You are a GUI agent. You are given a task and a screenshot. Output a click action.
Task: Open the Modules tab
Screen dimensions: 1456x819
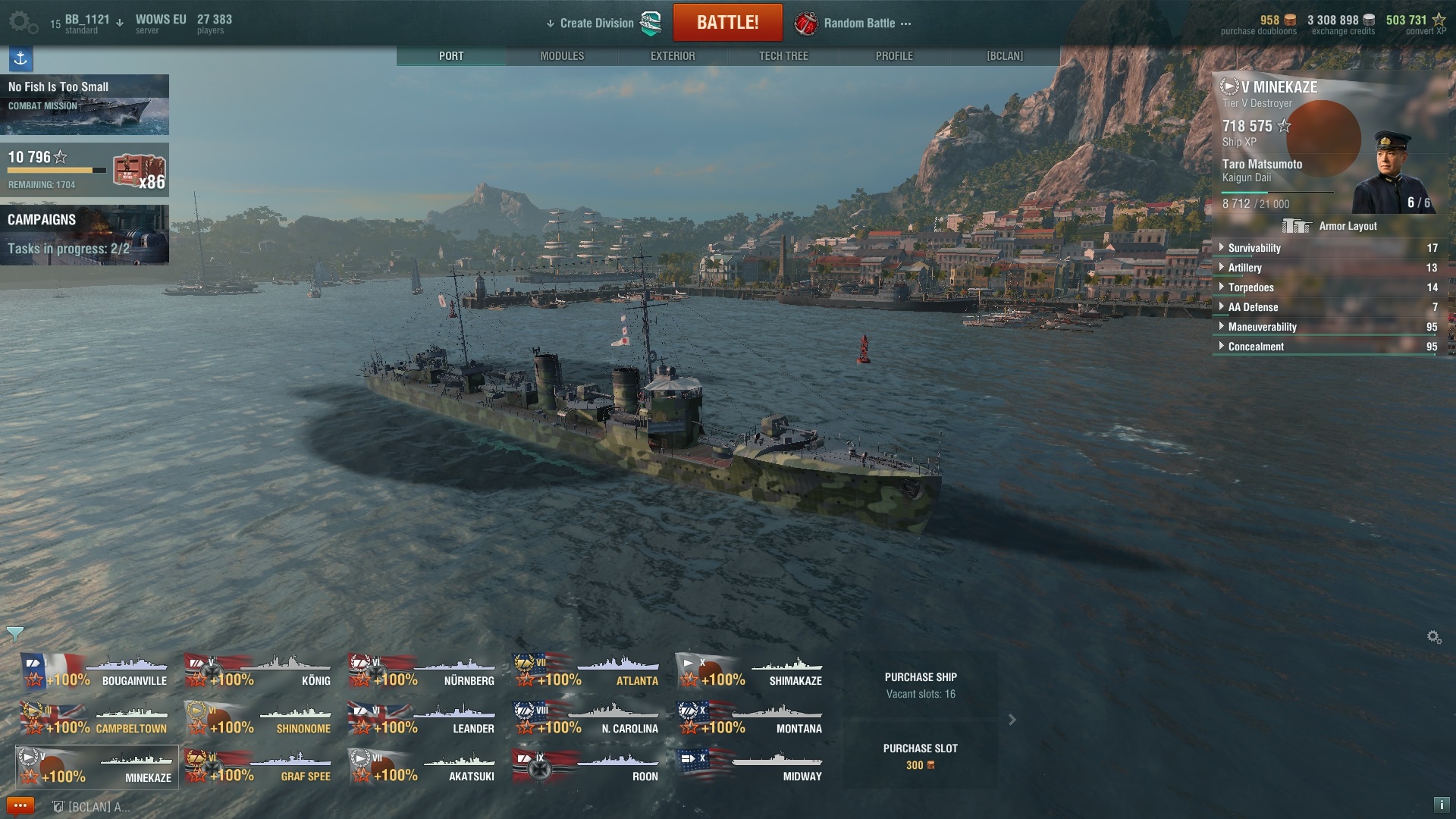coord(562,56)
